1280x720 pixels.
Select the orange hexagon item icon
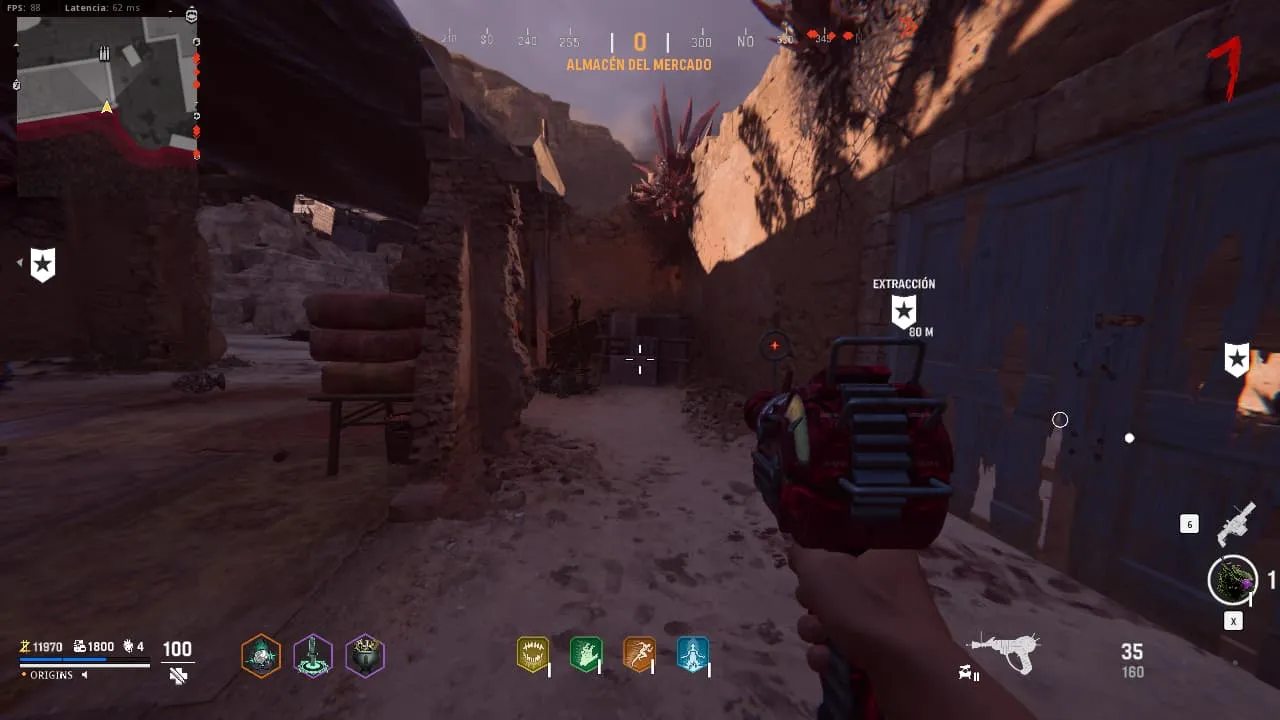click(x=261, y=656)
